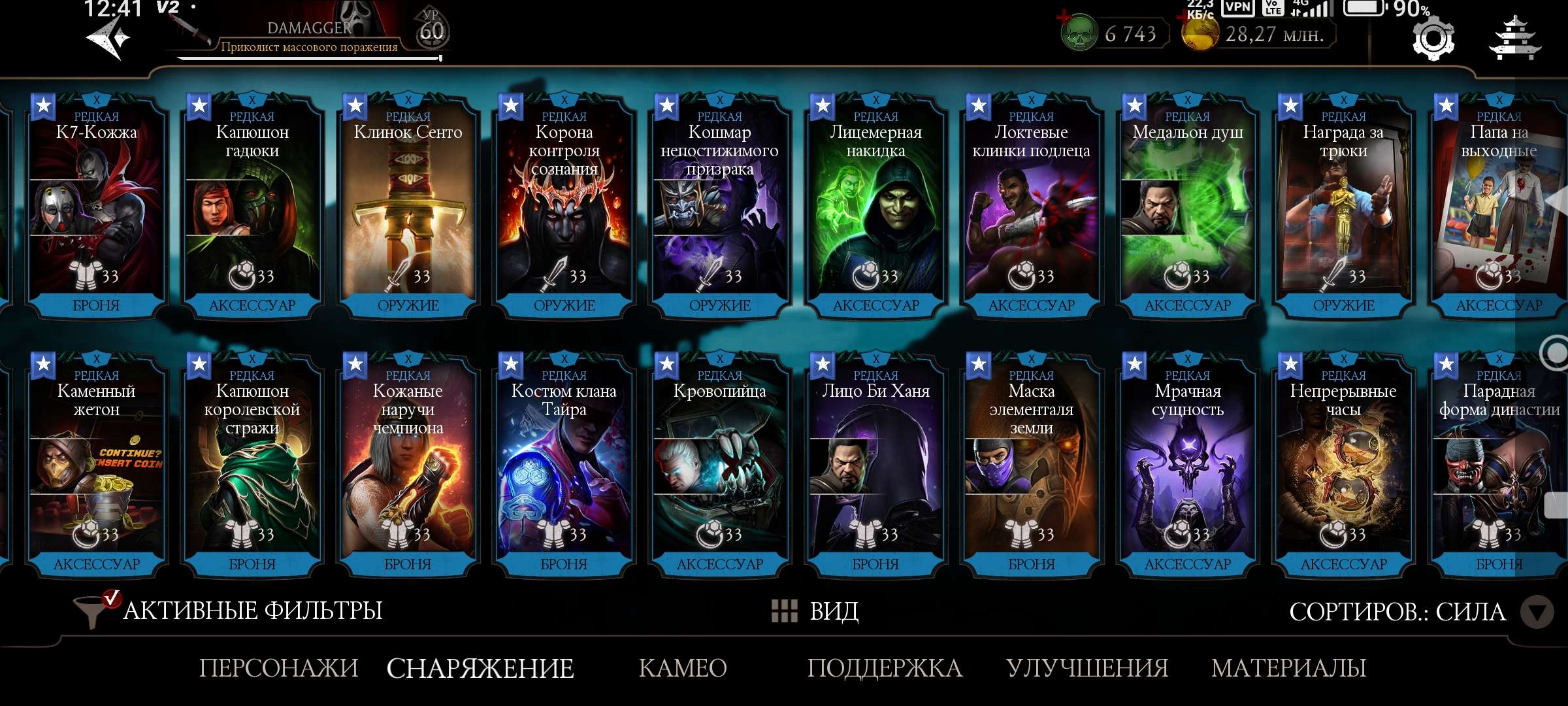
Task: Click the circular side handle on right edge
Action: [1557, 353]
